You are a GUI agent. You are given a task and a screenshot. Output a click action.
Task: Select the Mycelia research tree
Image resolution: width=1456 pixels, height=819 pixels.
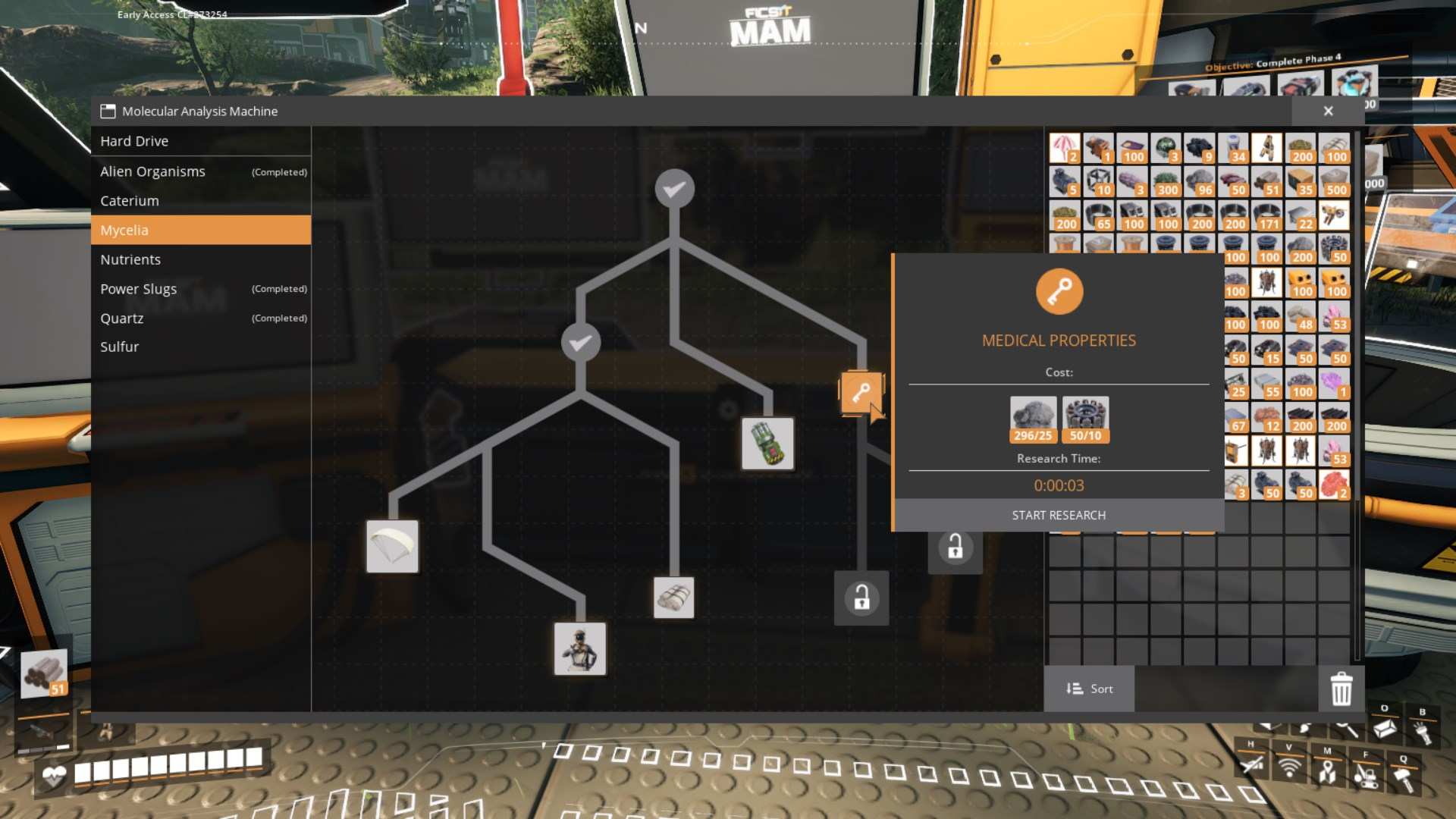(x=124, y=231)
